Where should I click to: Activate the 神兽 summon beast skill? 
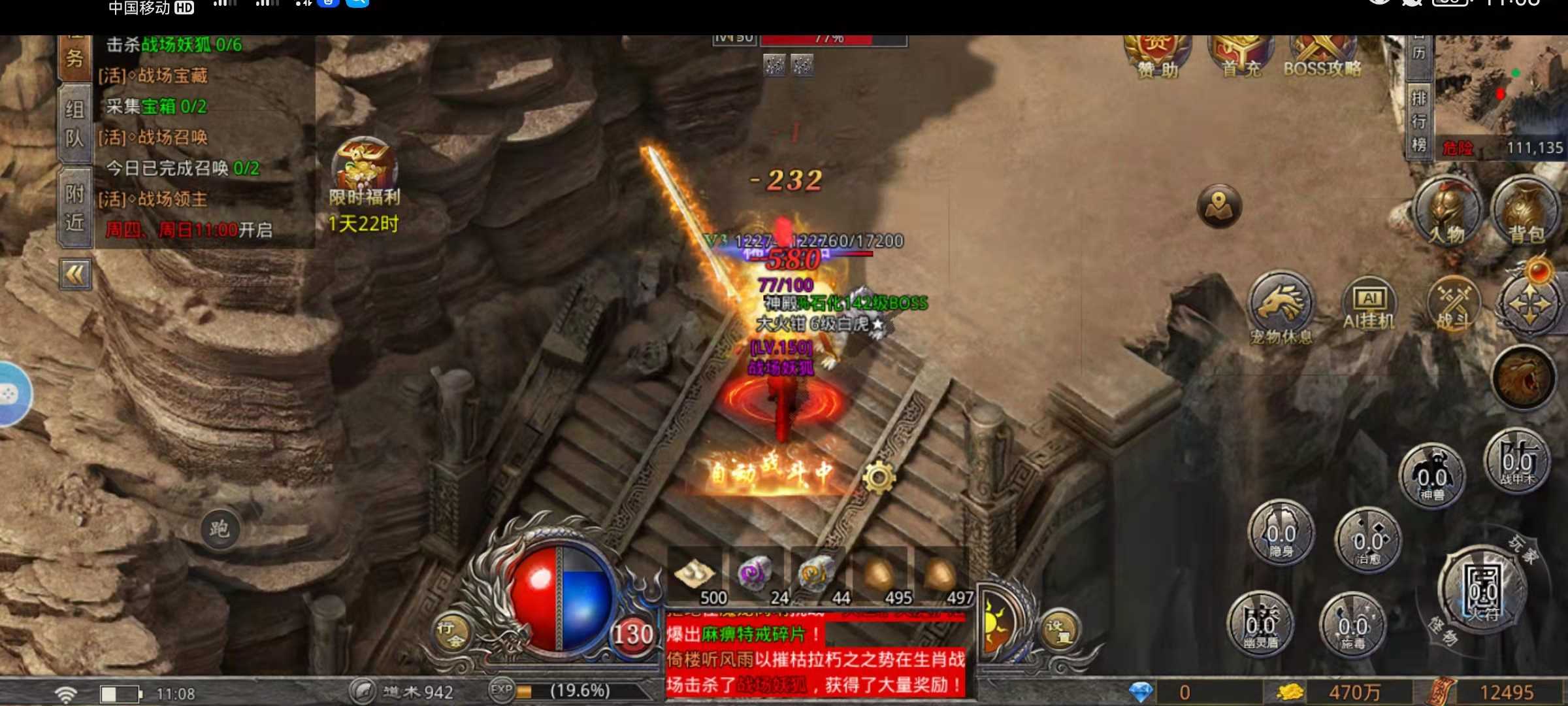pos(1431,476)
